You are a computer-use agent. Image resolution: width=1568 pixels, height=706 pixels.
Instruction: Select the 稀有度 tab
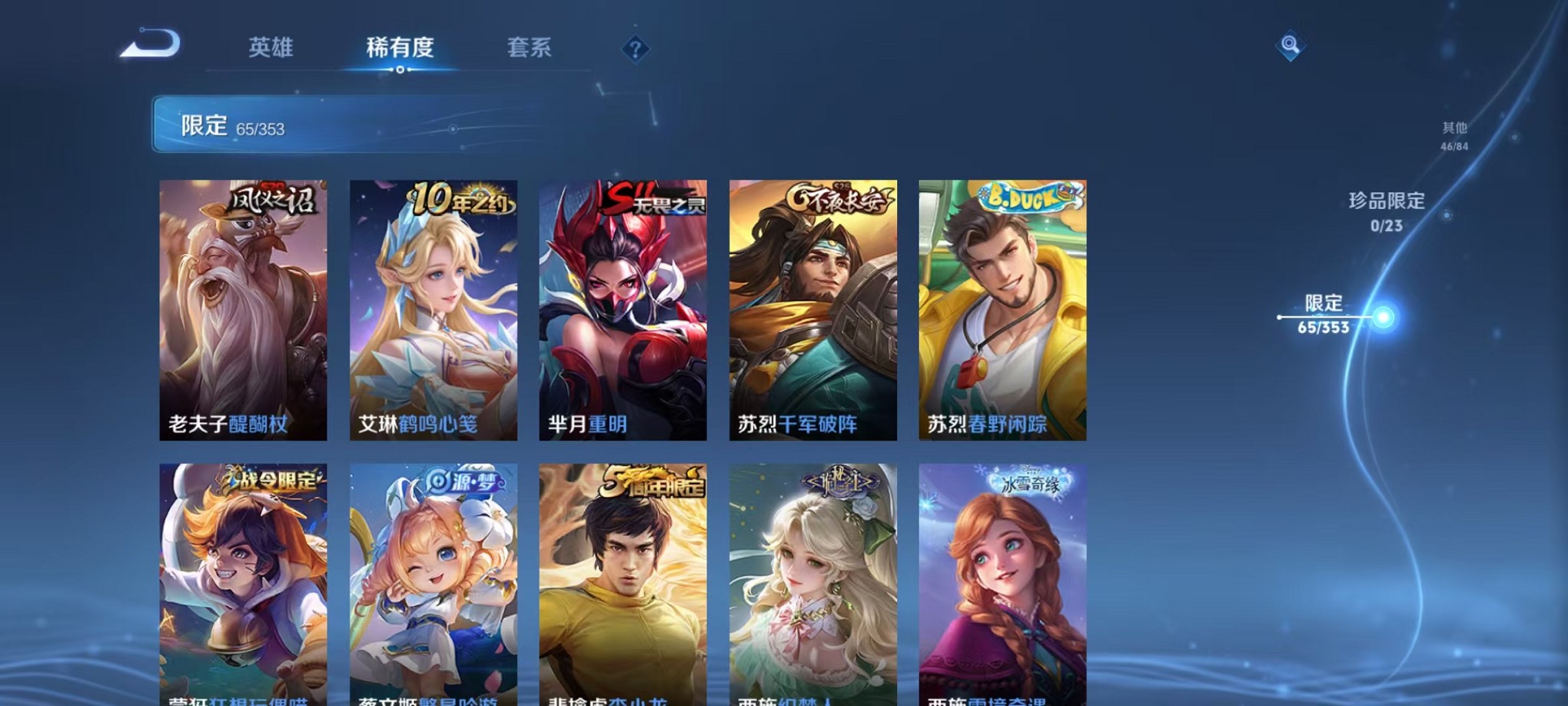[400, 48]
